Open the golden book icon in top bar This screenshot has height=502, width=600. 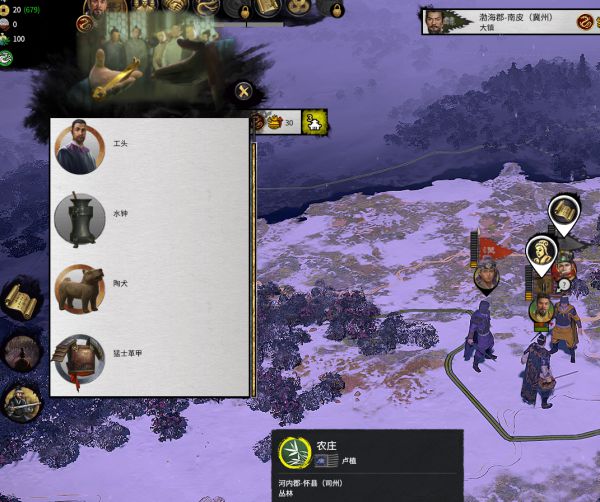tap(266, 8)
